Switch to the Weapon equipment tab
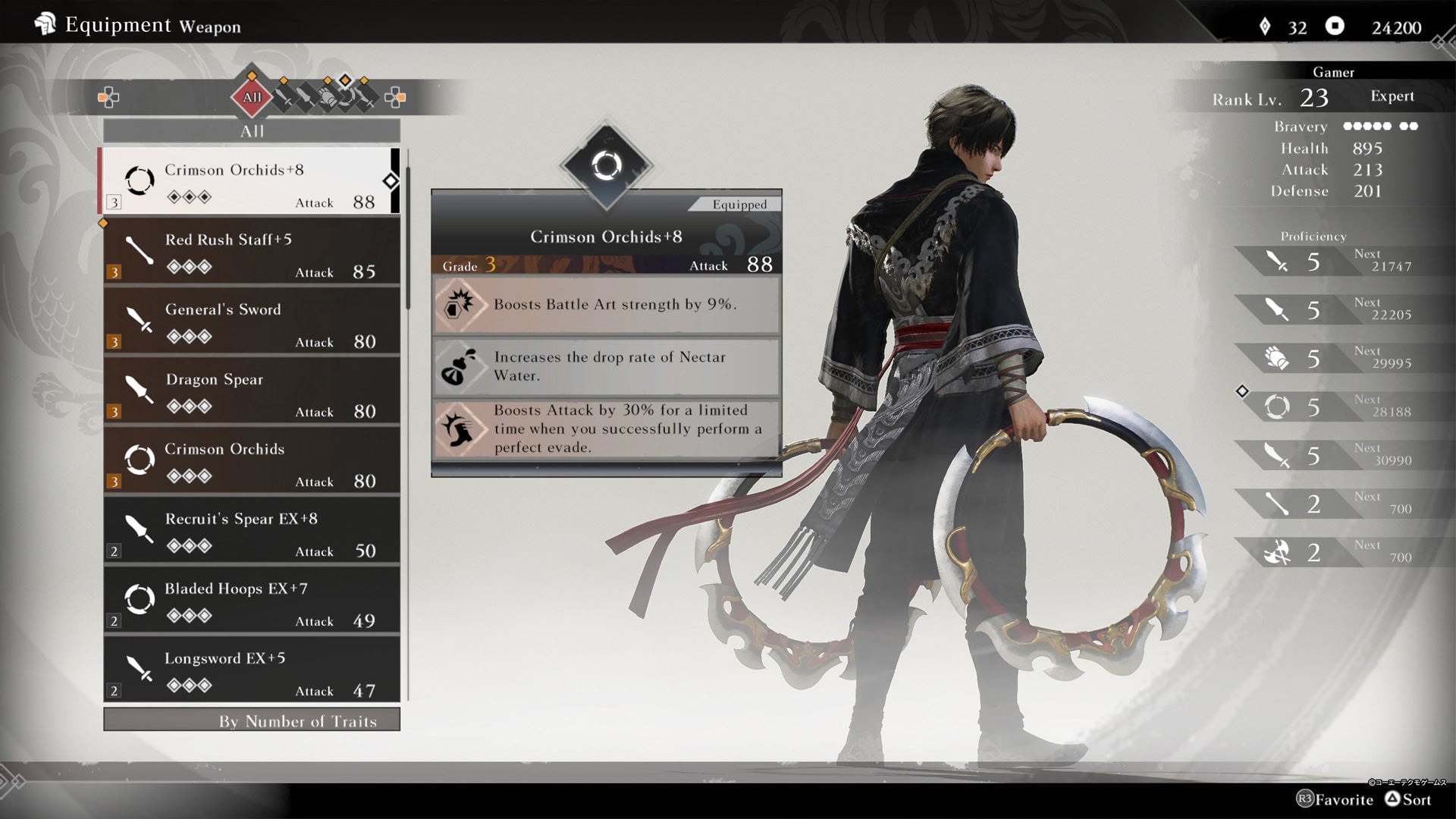Viewport: 1456px width, 819px height. click(x=213, y=26)
